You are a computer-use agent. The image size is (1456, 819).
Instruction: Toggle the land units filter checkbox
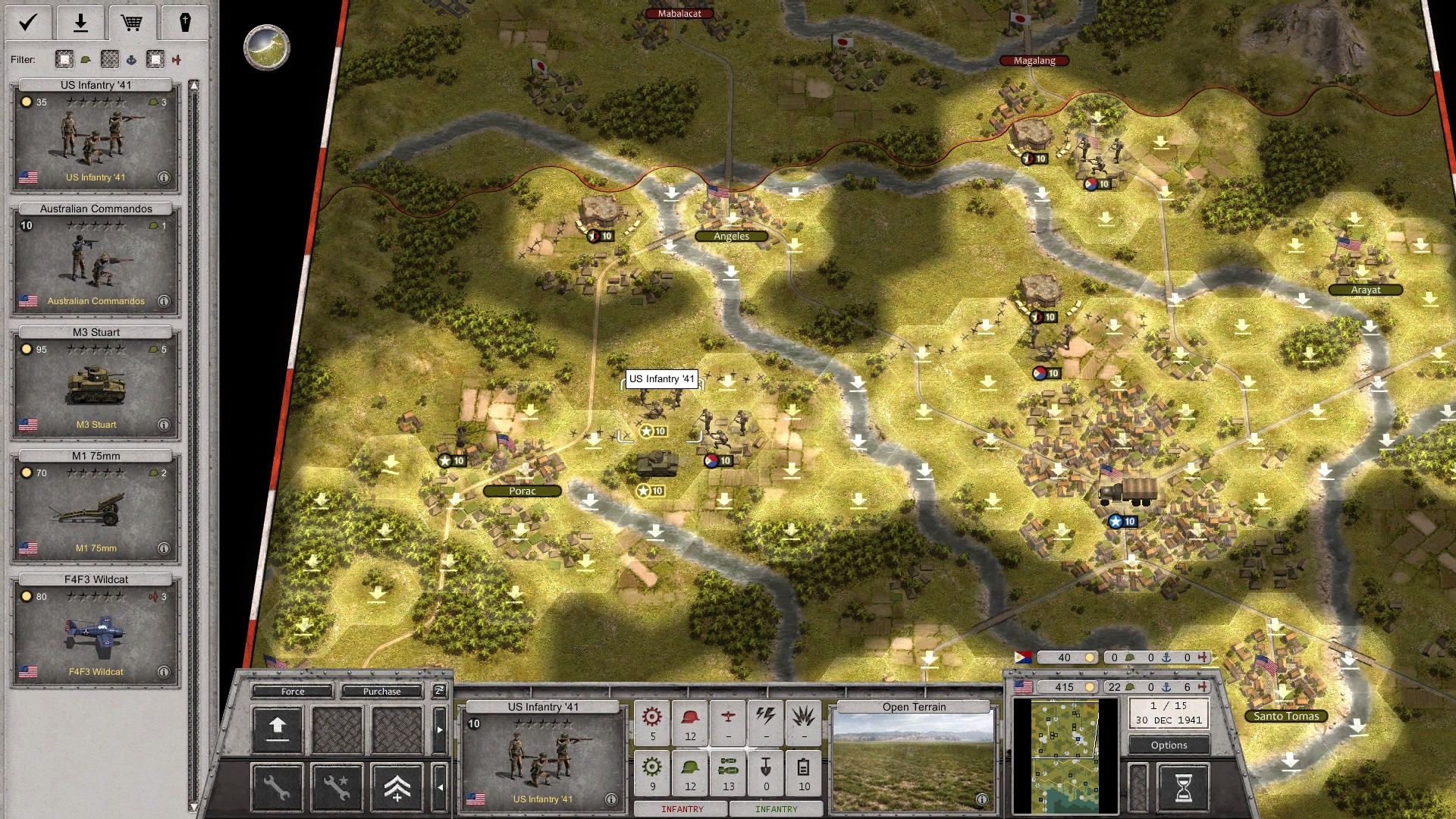pyautogui.click(x=64, y=59)
